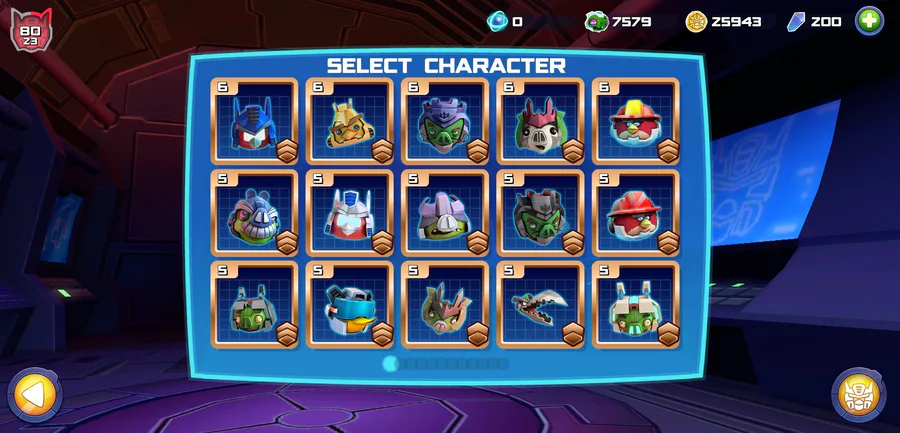Viewport: 900px width, 433px height.
Task: Select the green pig with white helmet
Action: click(x=635, y=305)
